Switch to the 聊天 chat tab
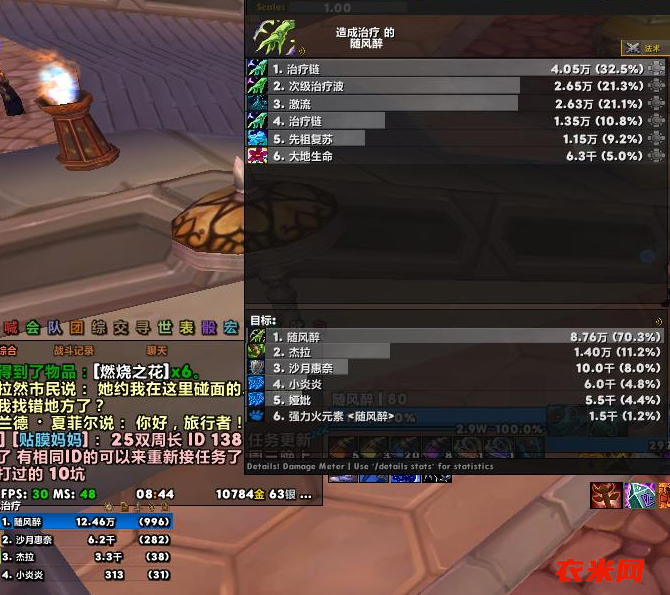 [157, 351]
